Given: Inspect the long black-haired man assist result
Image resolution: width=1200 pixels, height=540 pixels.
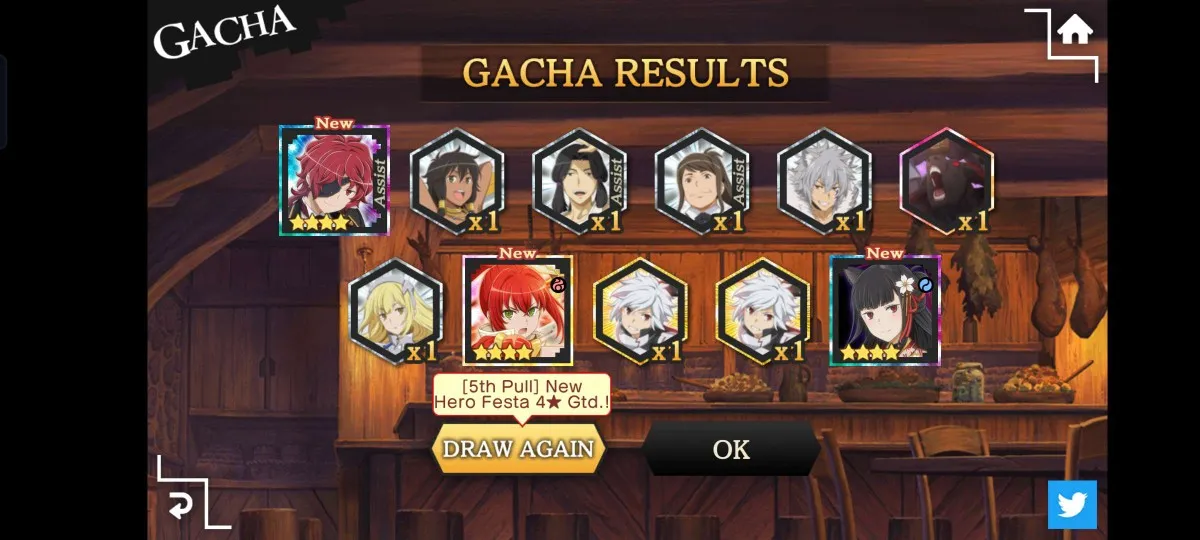Looking at the screenshot, I should [579, 182].
